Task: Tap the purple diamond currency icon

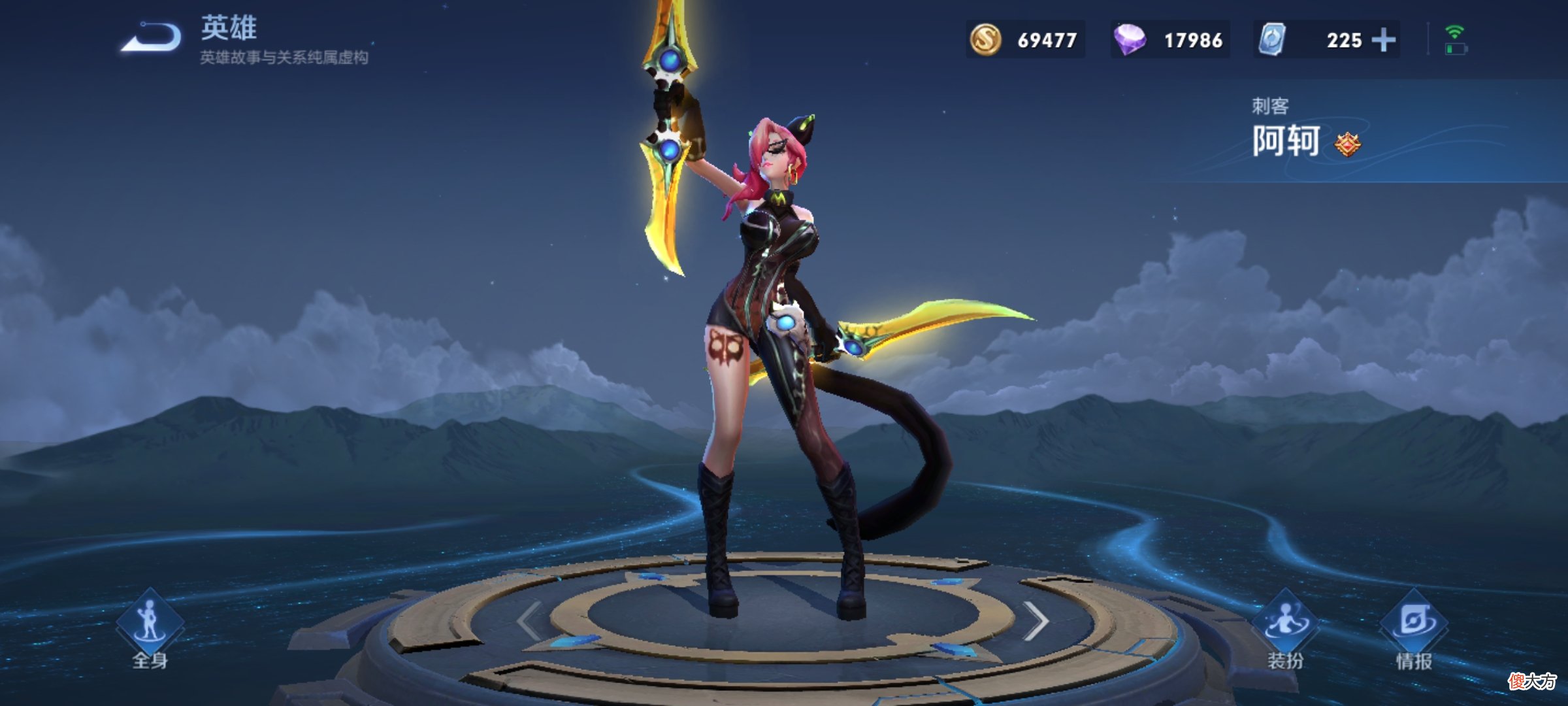Action: point(1129,40)
